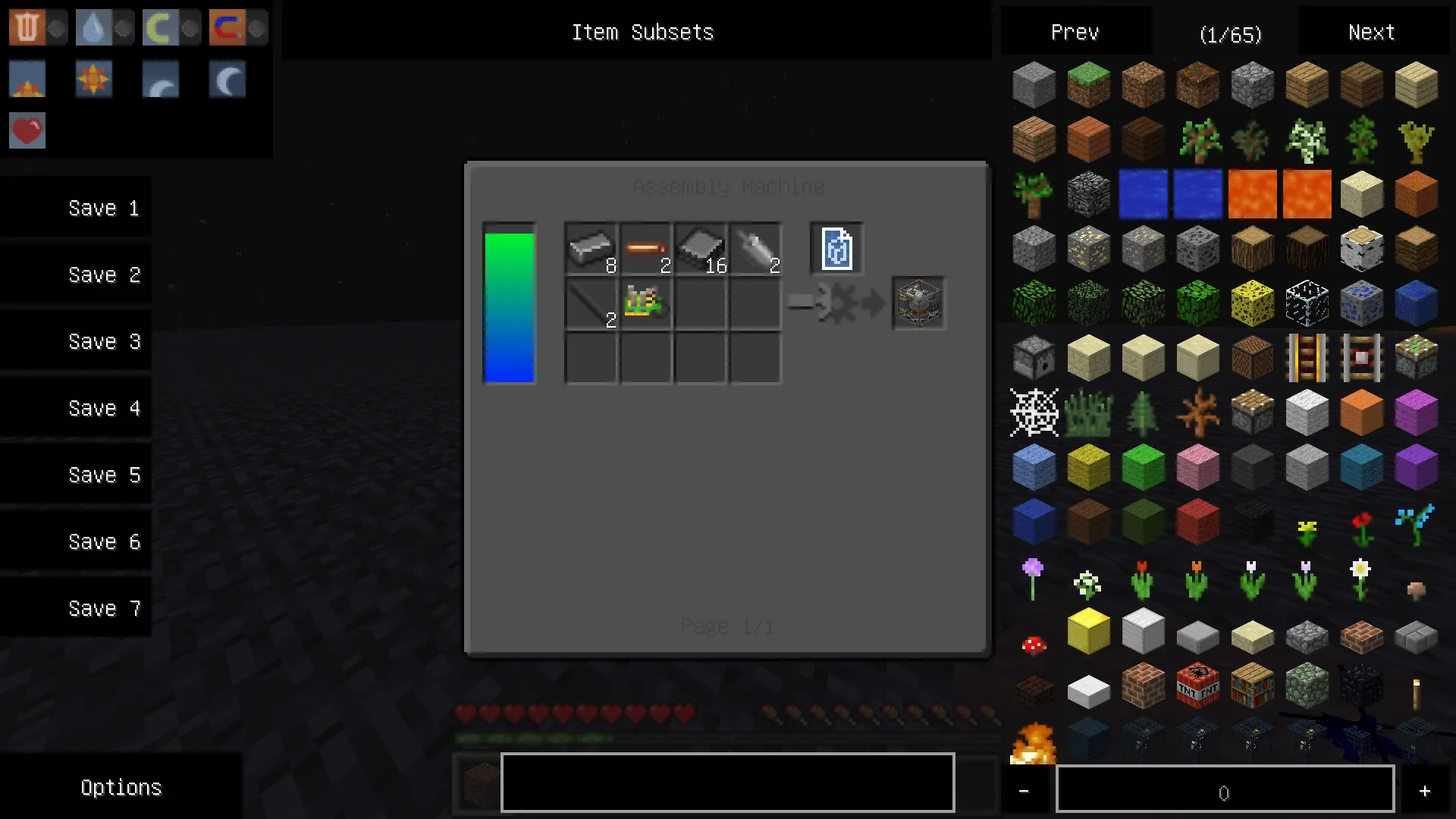This screenshot has width=1456, height=819.
Task: Click the green-blue fluid gauge bar
Action: [509, 303]
